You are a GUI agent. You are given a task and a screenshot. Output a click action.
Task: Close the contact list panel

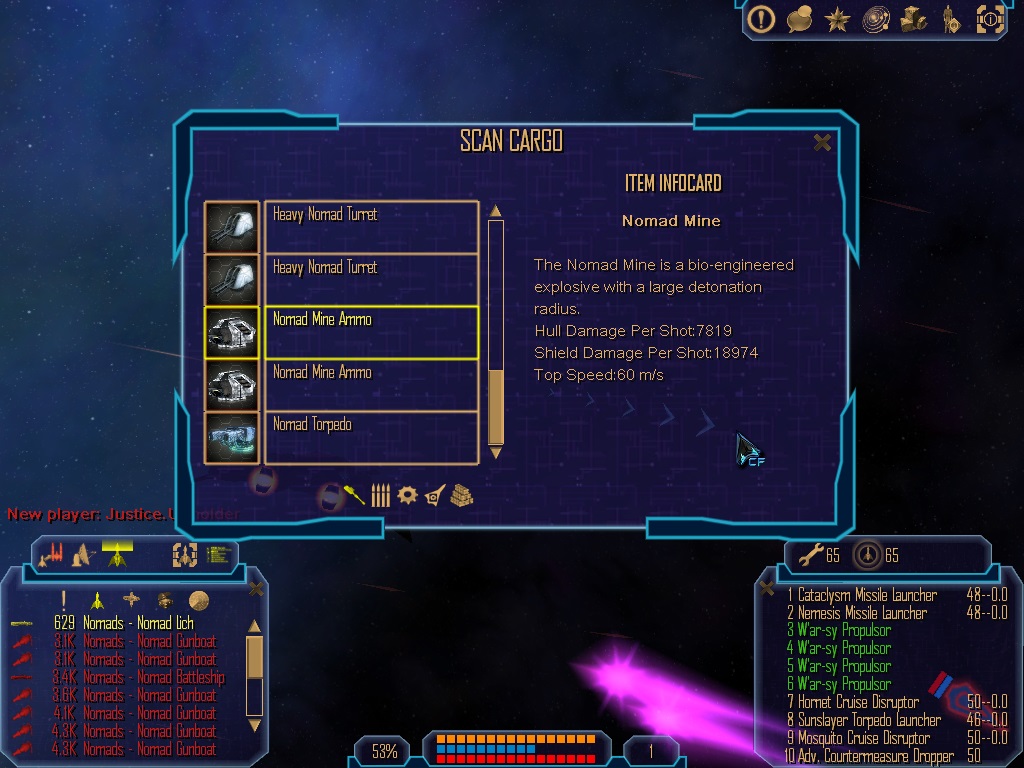(256, 589)
